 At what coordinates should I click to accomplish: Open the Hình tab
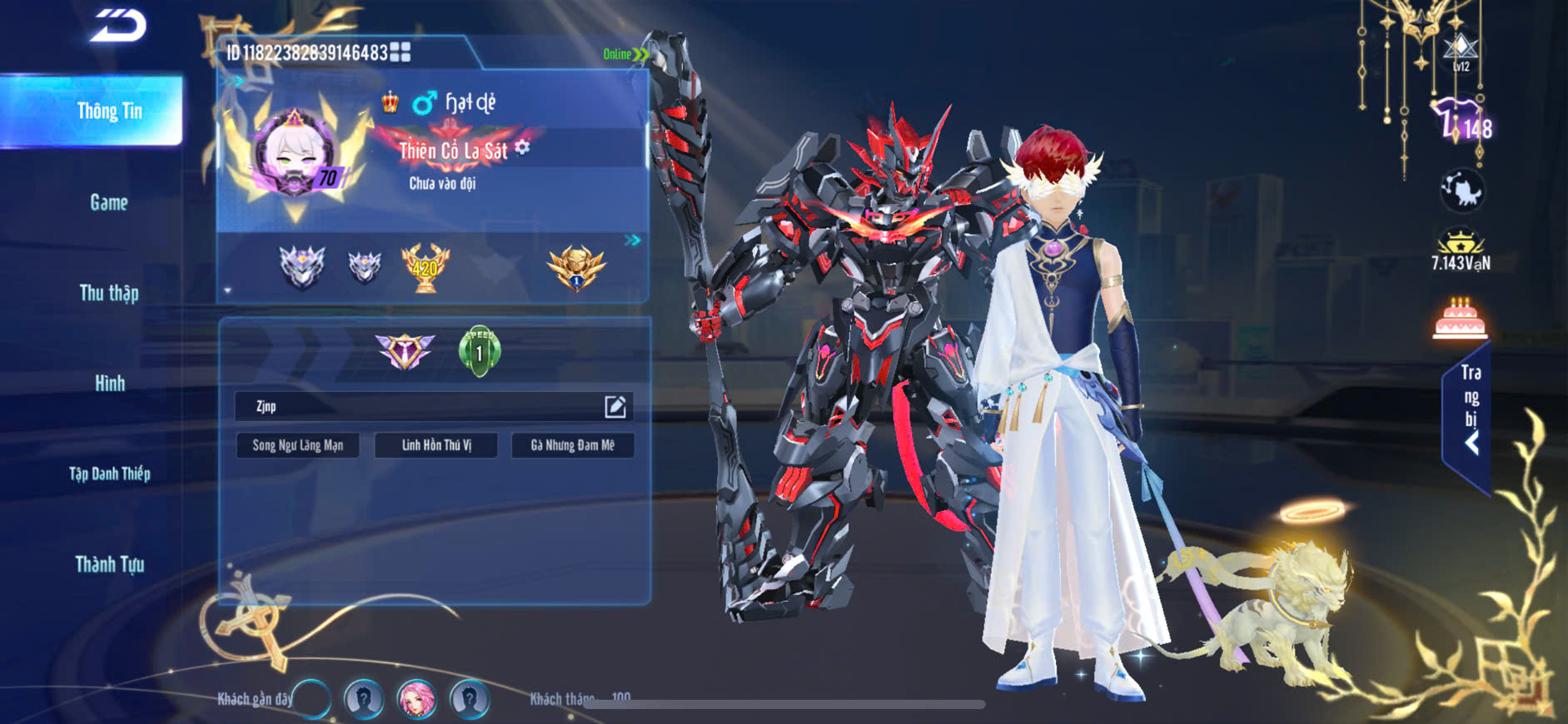point(109,384)
